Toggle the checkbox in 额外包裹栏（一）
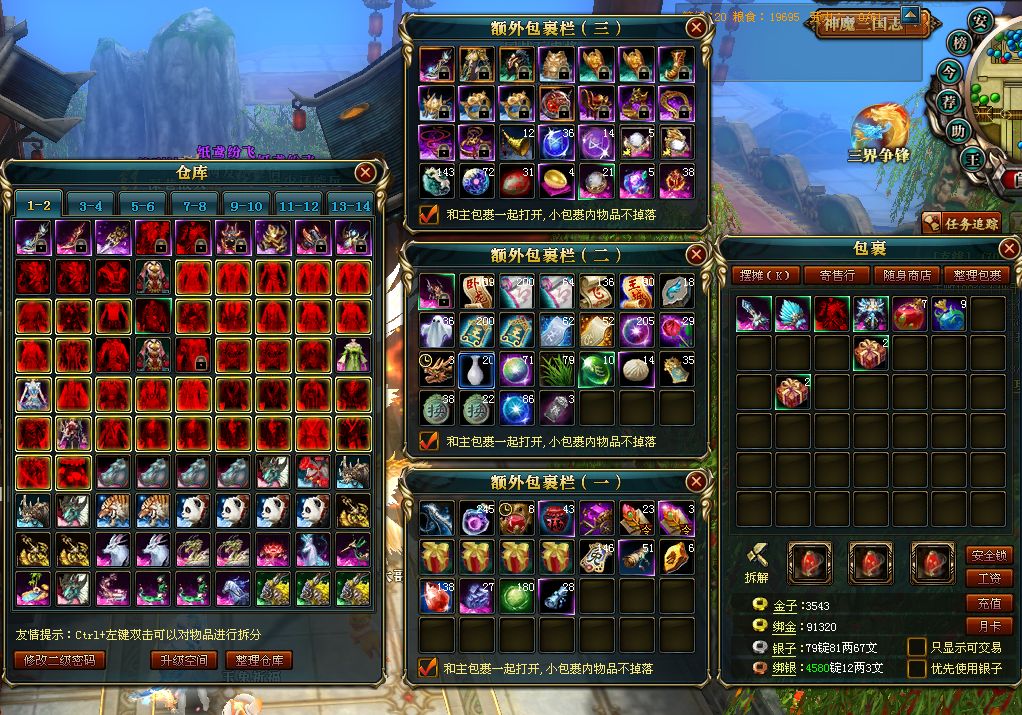The height and width of the screenshot is (715, 1022). tap(429, 667)
